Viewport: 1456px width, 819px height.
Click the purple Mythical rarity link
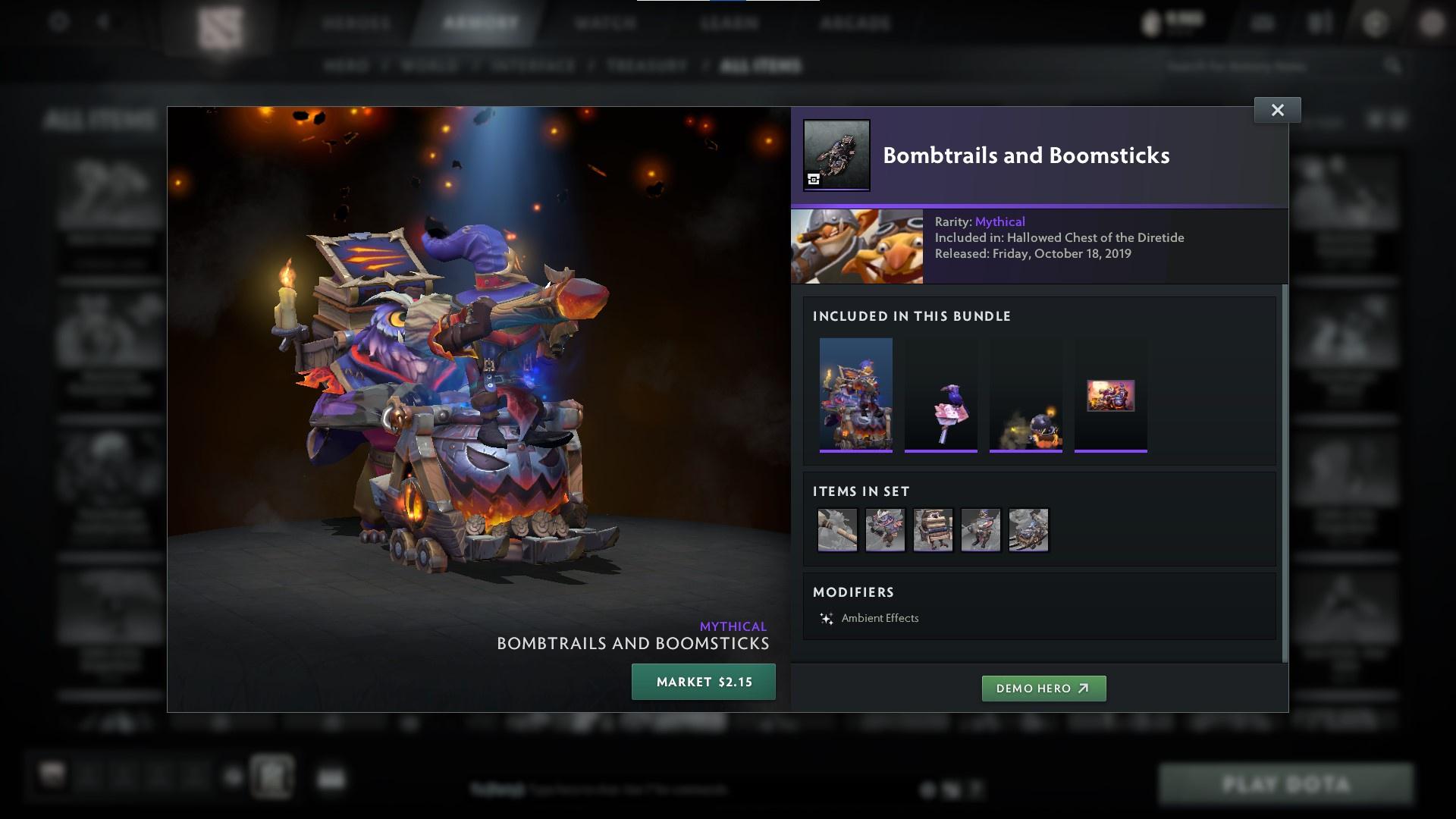pyautogui.click(x=1001, y=221)
